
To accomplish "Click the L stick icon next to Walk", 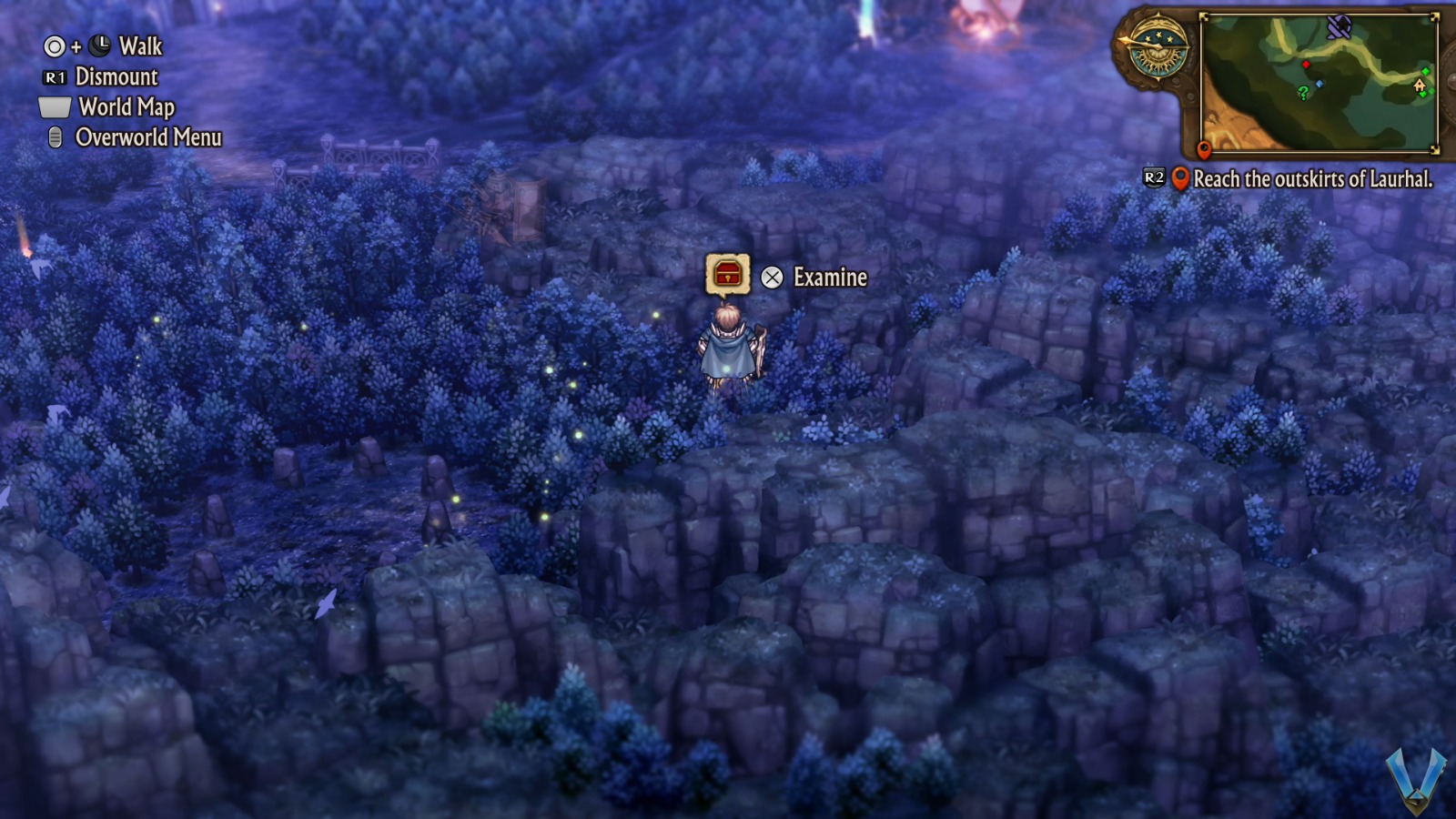I will [100, 45].
